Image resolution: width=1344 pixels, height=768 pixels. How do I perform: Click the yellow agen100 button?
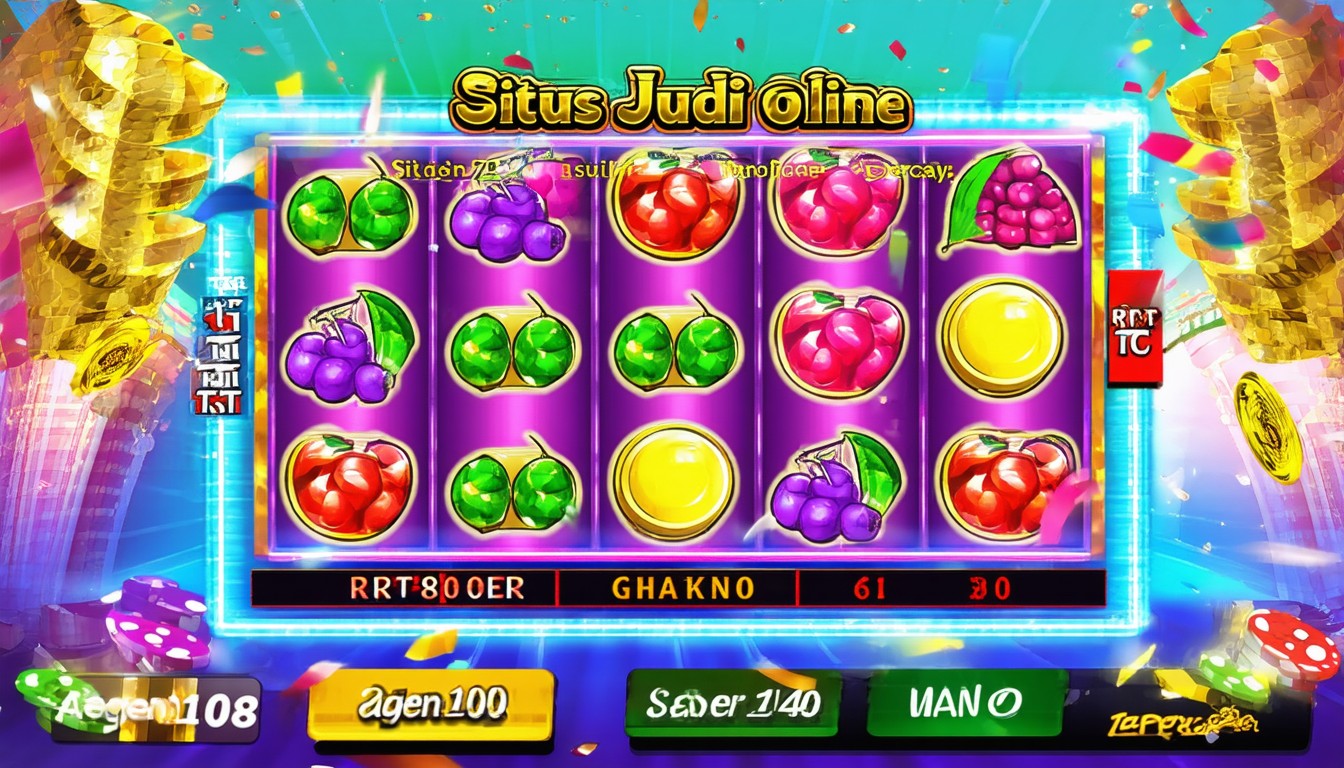tap(431, 704)
